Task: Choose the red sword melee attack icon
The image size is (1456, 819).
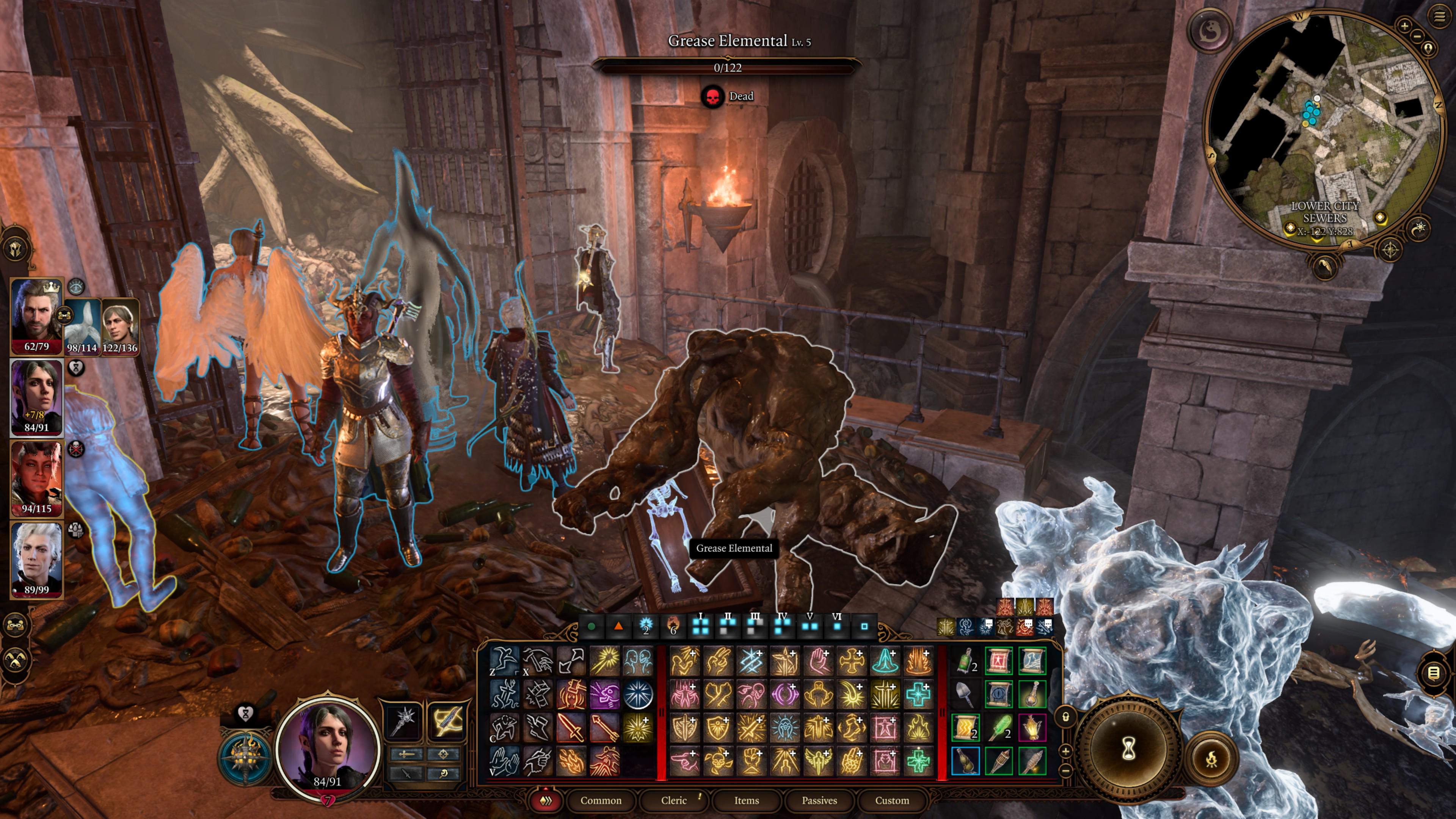Action: click(571, 728)
